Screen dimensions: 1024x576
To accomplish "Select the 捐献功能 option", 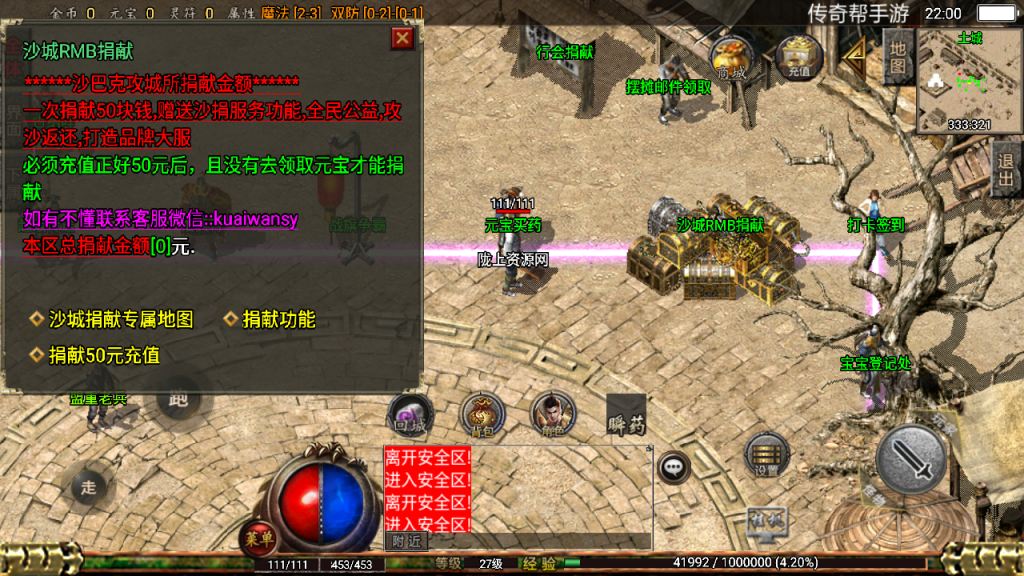I will pos(279,319).
